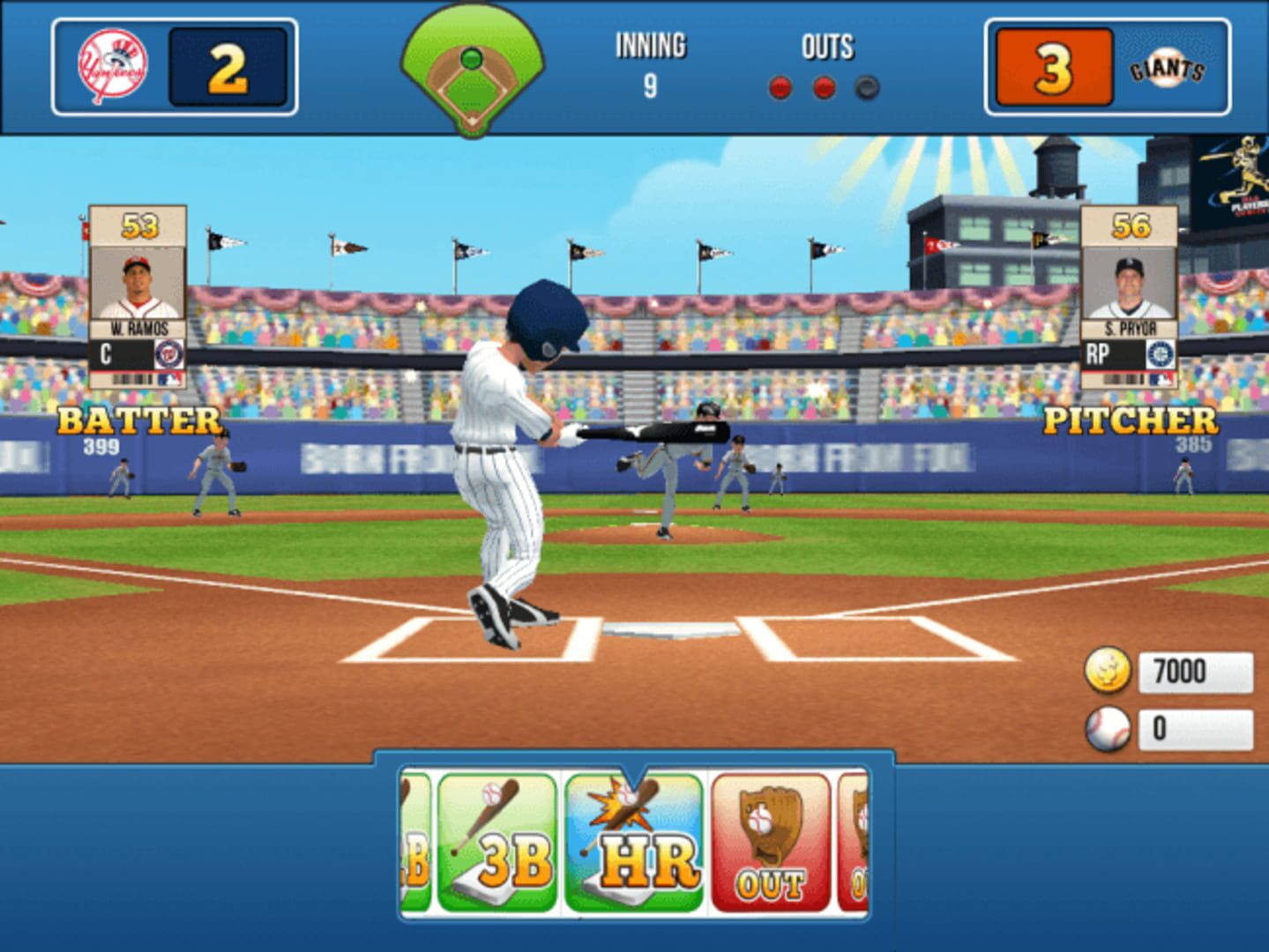Click the Yankees team logo

[114, 63]
